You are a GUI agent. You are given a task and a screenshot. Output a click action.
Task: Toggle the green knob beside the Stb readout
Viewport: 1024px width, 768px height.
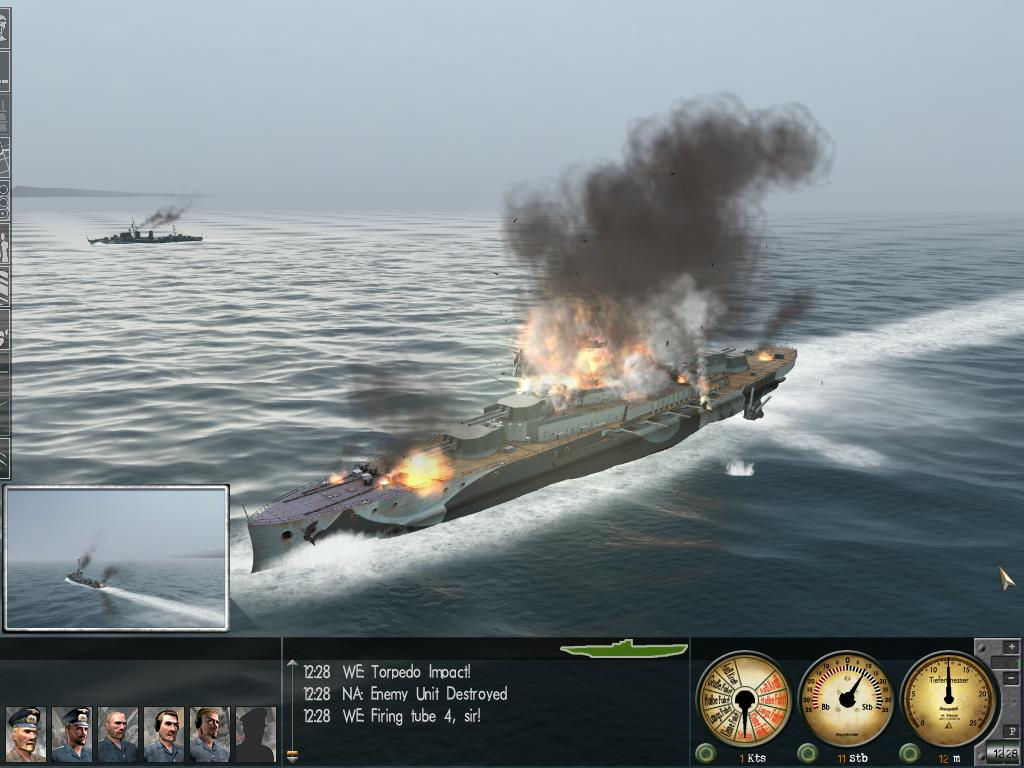807,753
